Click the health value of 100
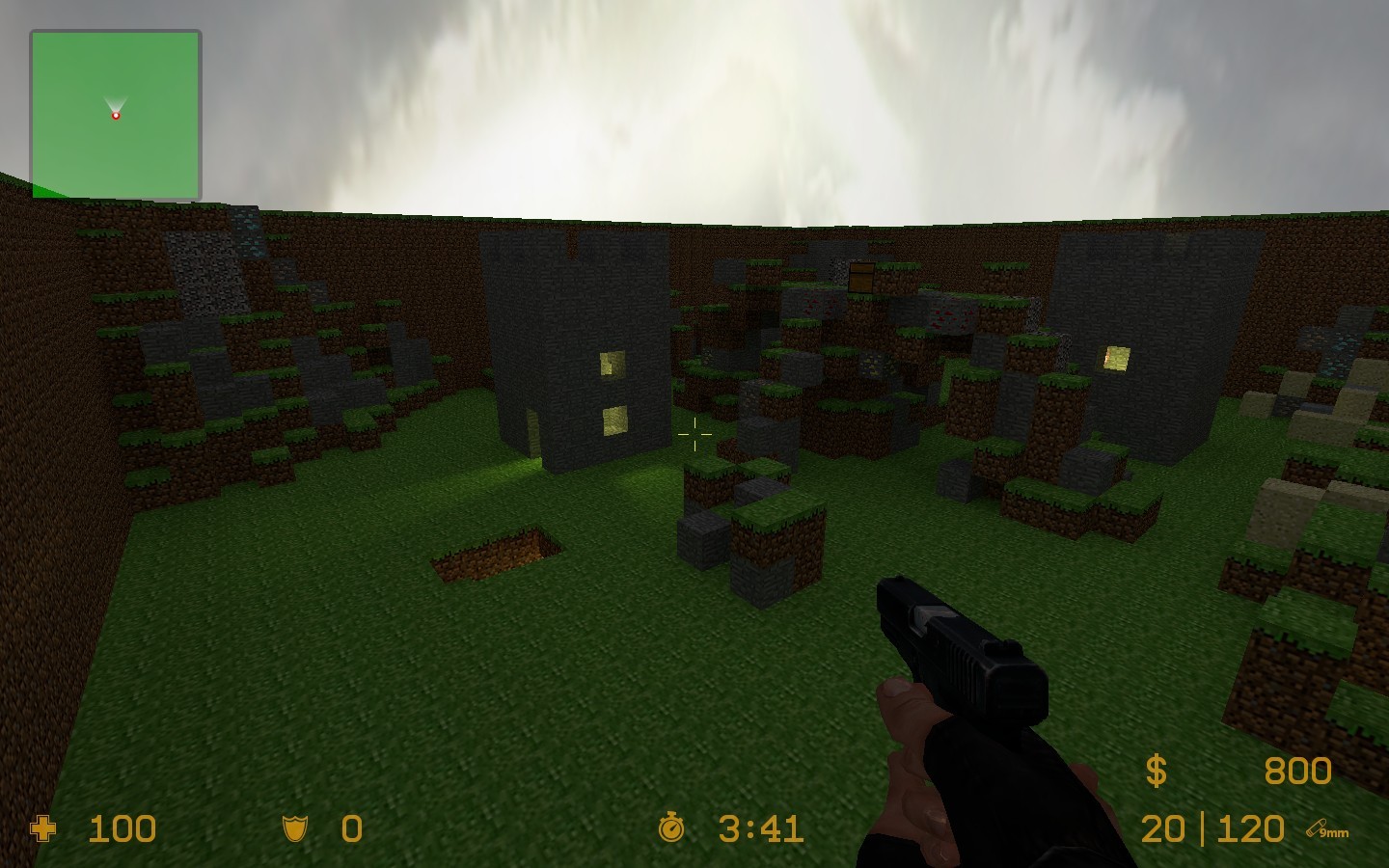 coord(121,829)
